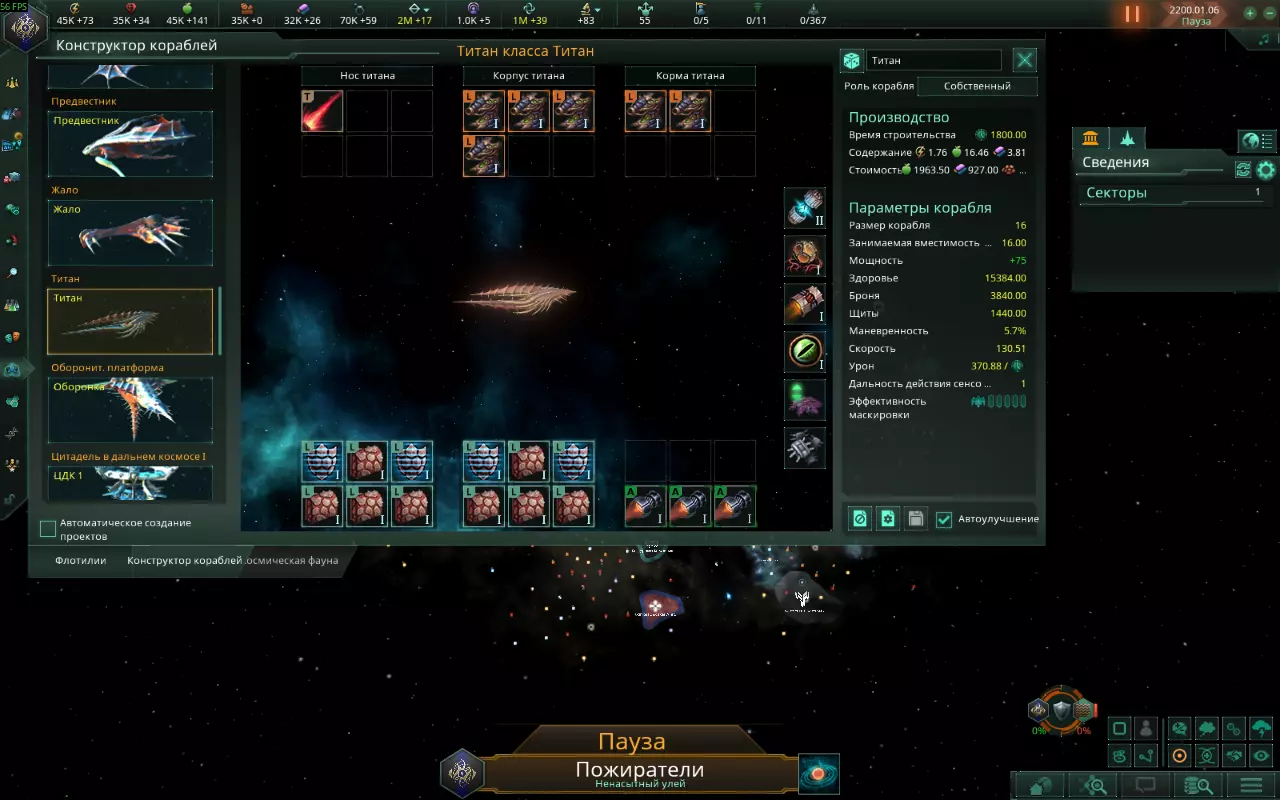Toggle the Автоулучшение checkbox
This screenshot has height=800, width=1280.
click(x=944, y=520)
